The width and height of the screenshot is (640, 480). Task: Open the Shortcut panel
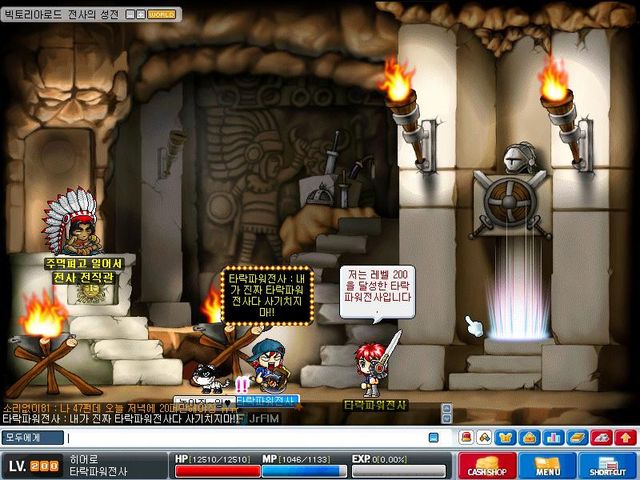click(x=606, y=465)
